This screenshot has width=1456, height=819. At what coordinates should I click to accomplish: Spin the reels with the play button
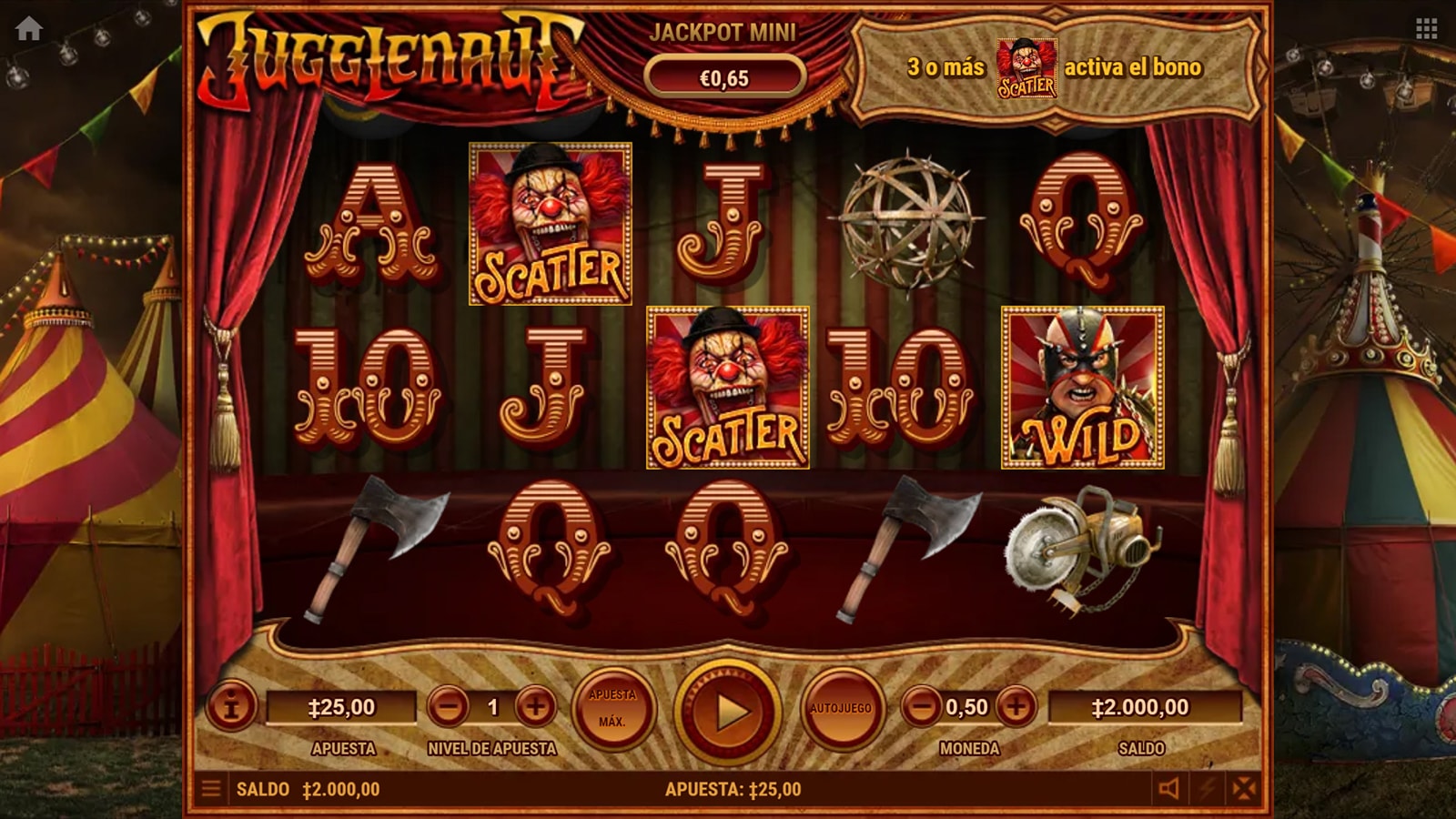pyautogui.click(x=728, y=711)
